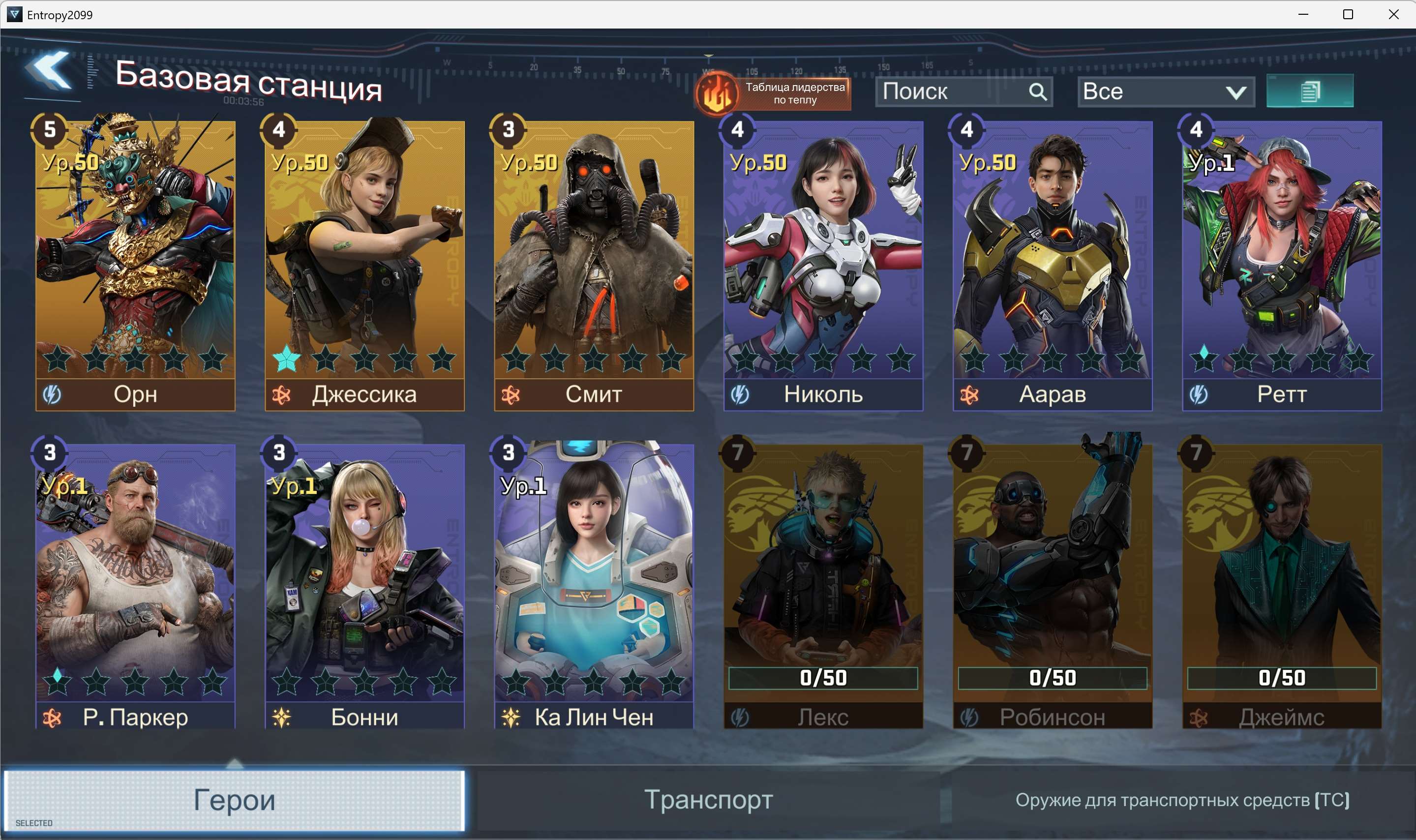Click the teal document list button
Viewport: 1416px width, 840px height.
pos(1309,91)
